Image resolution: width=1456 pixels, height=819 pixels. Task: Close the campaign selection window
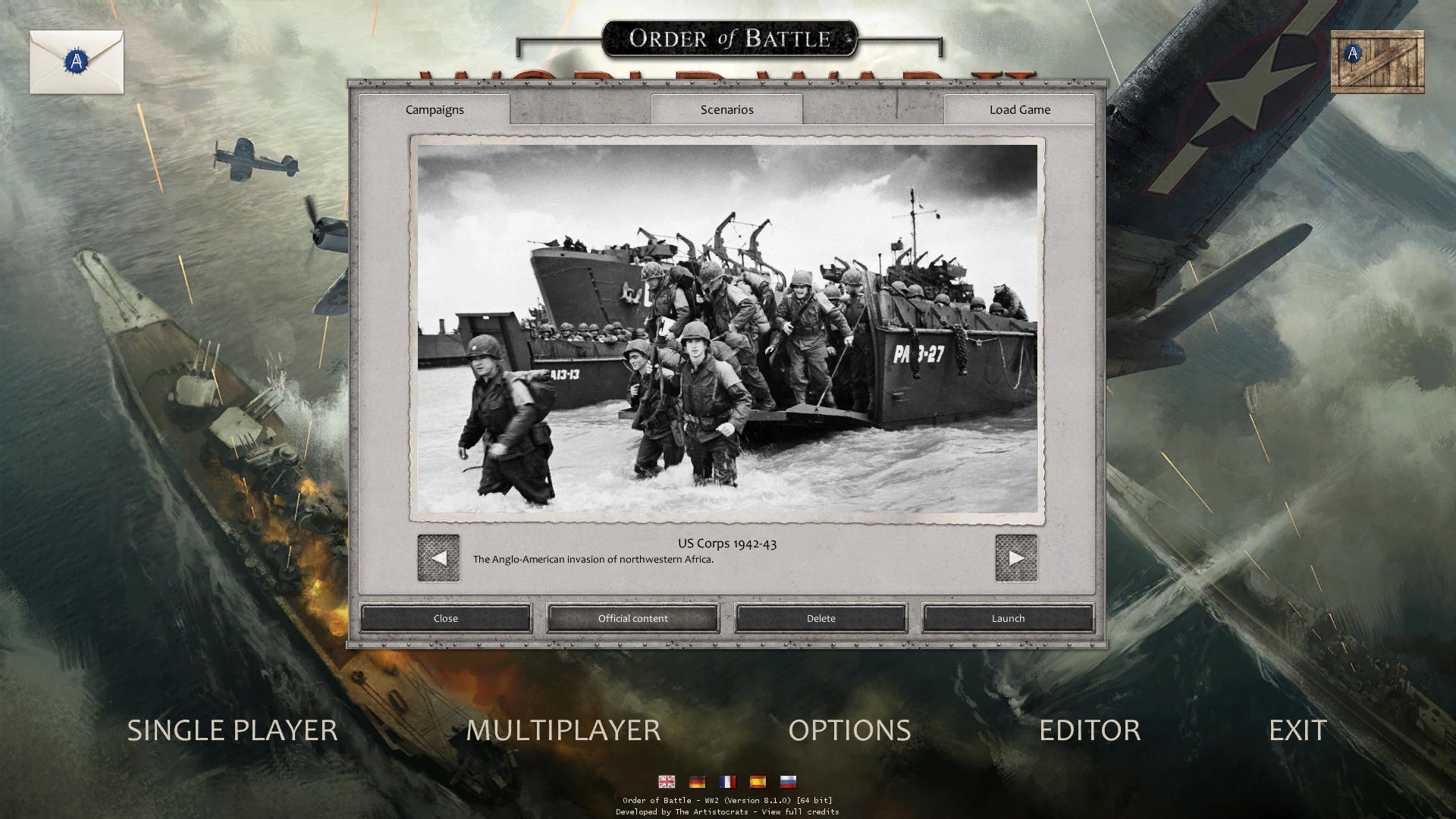click(x=445, y=618)
